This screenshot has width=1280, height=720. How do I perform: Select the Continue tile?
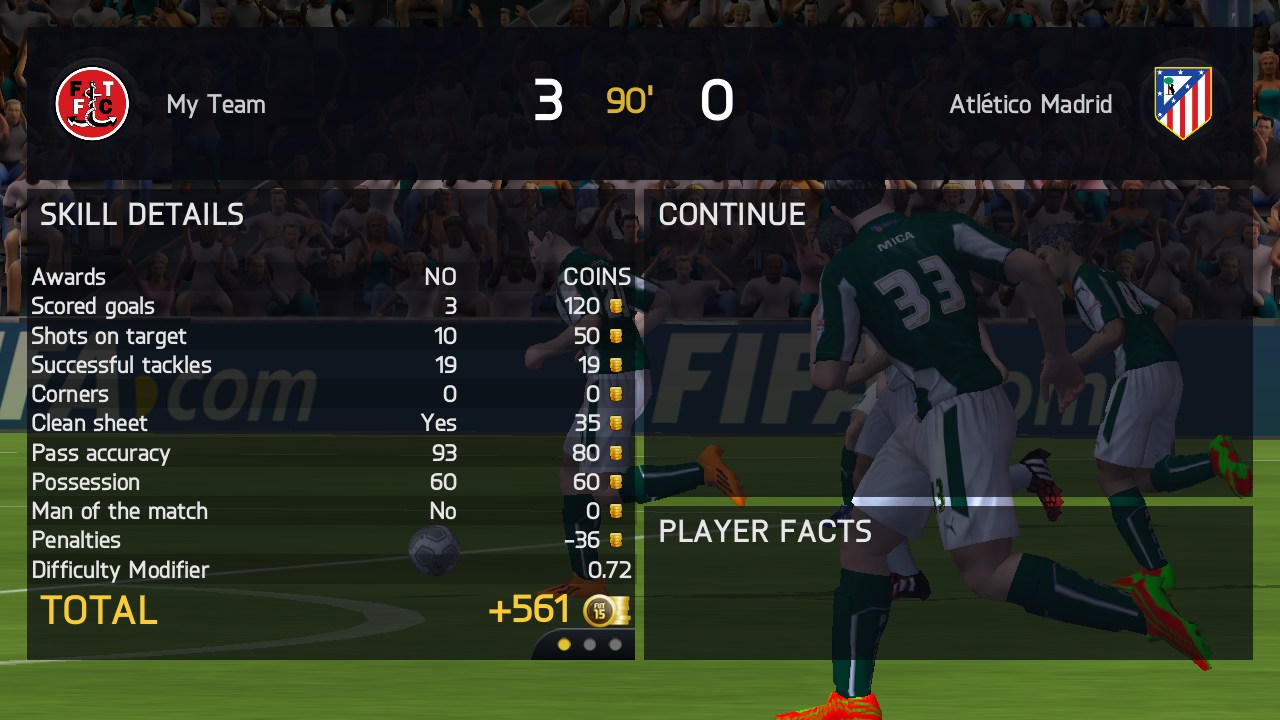point(947,340)
